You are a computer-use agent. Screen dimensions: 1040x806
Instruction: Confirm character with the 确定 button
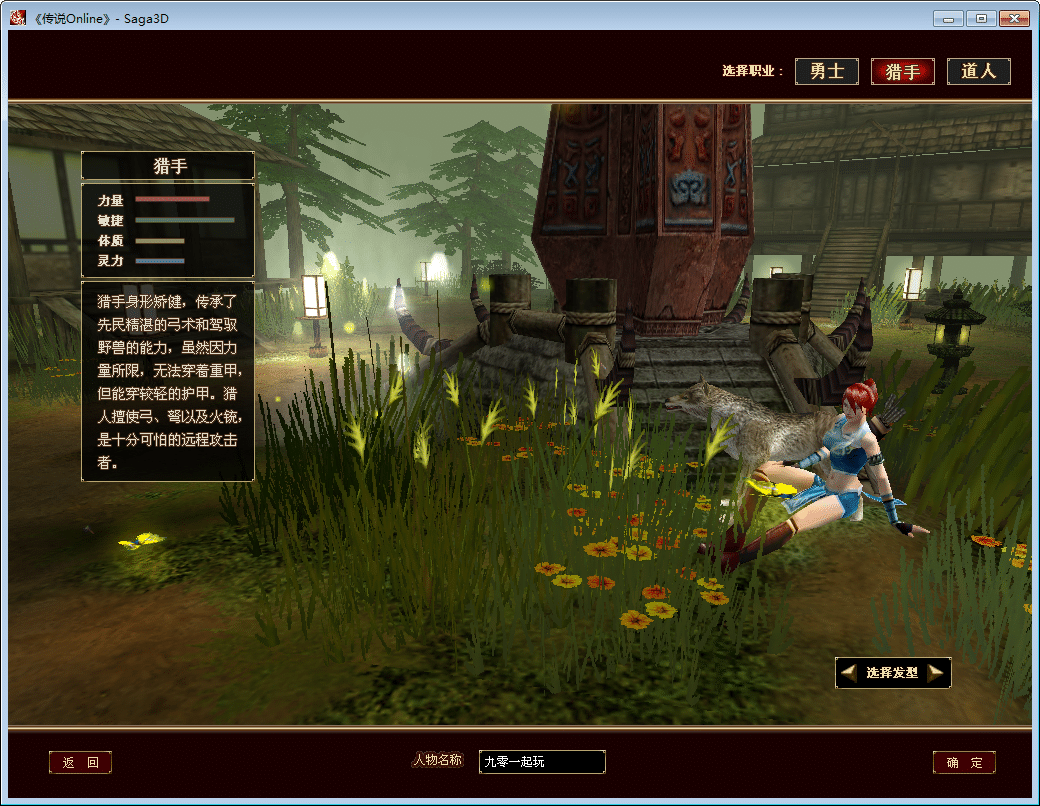pos(964,763)
